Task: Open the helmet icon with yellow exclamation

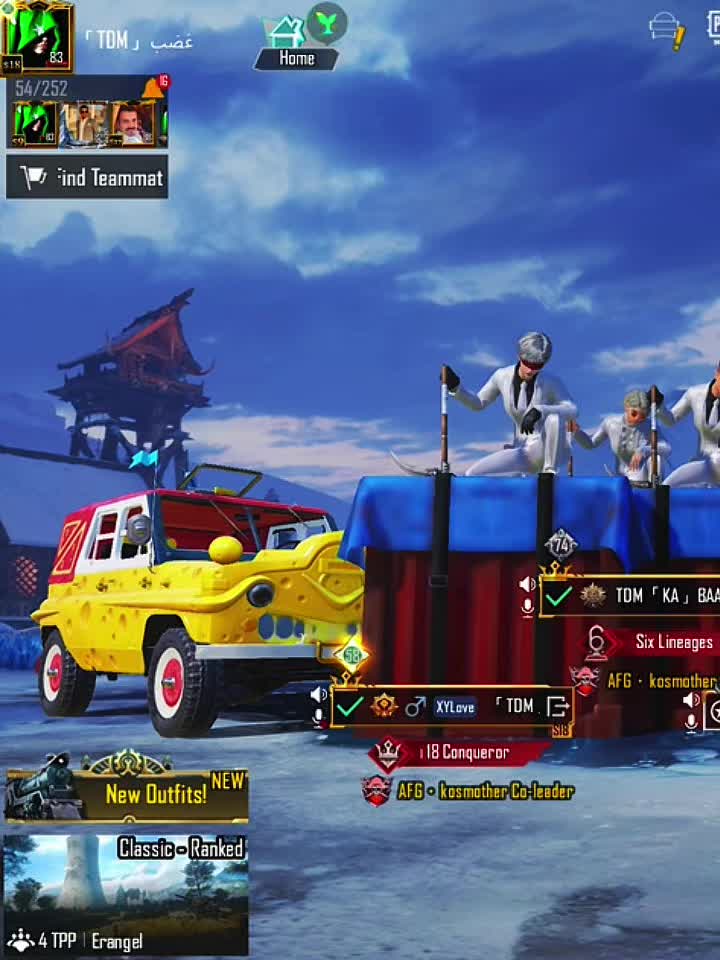Action: [x=666, y=28]
